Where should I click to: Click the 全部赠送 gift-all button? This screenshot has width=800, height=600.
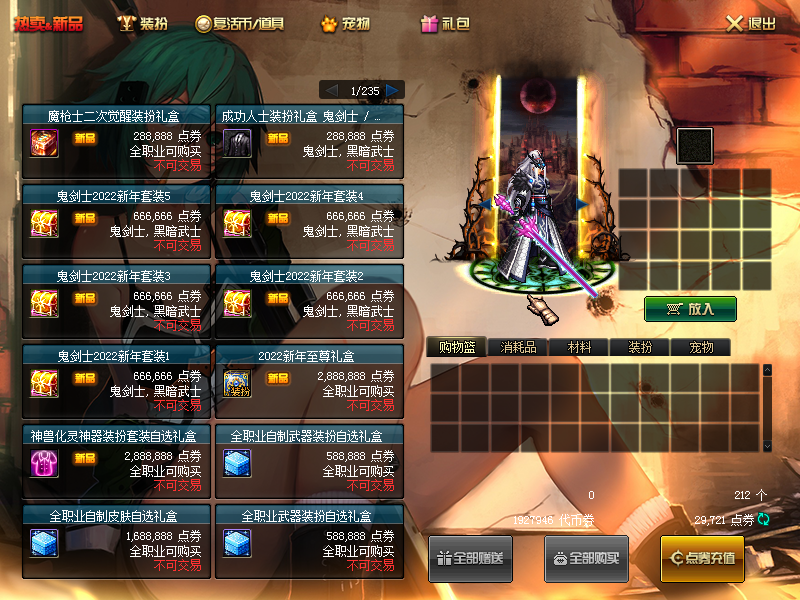click(470, 558)
